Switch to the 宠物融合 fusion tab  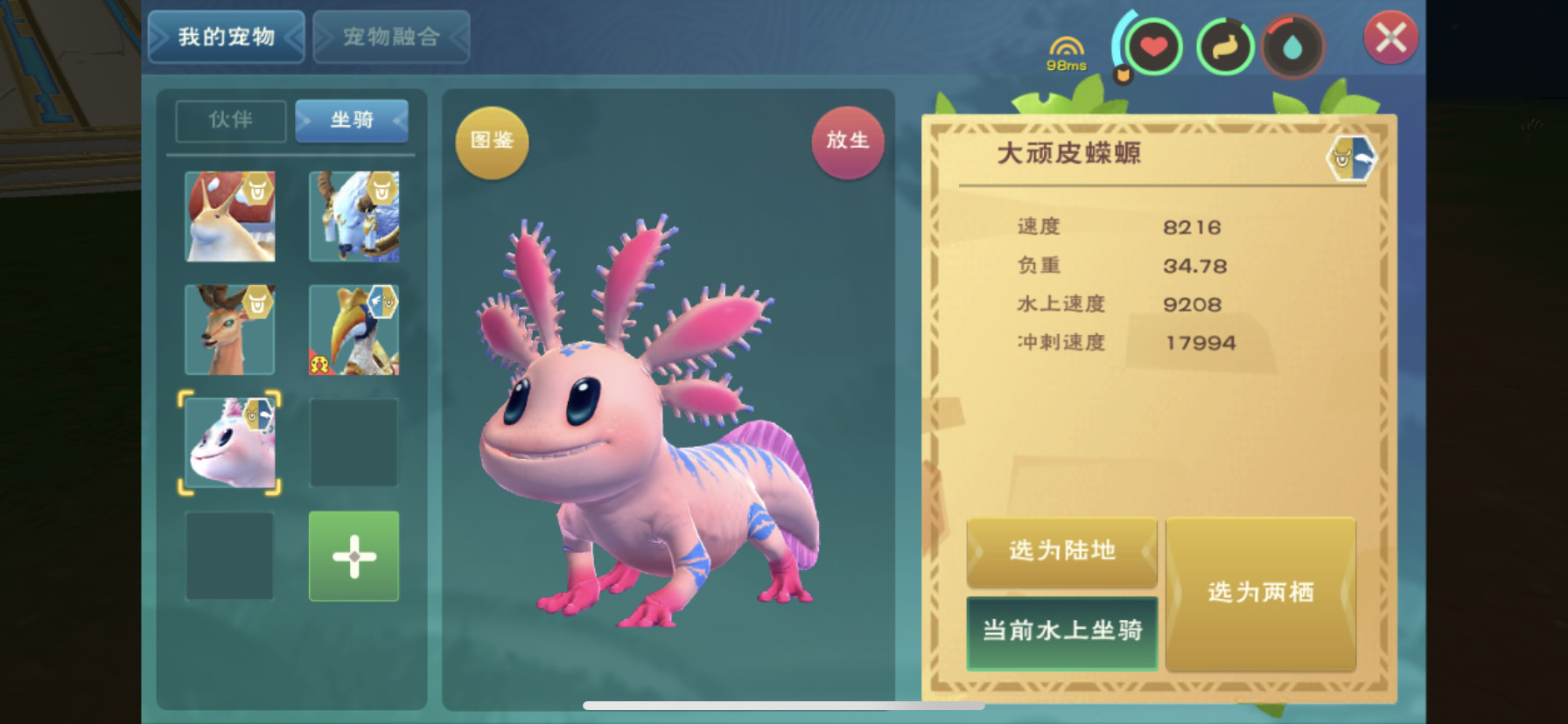tap(391, 37)
